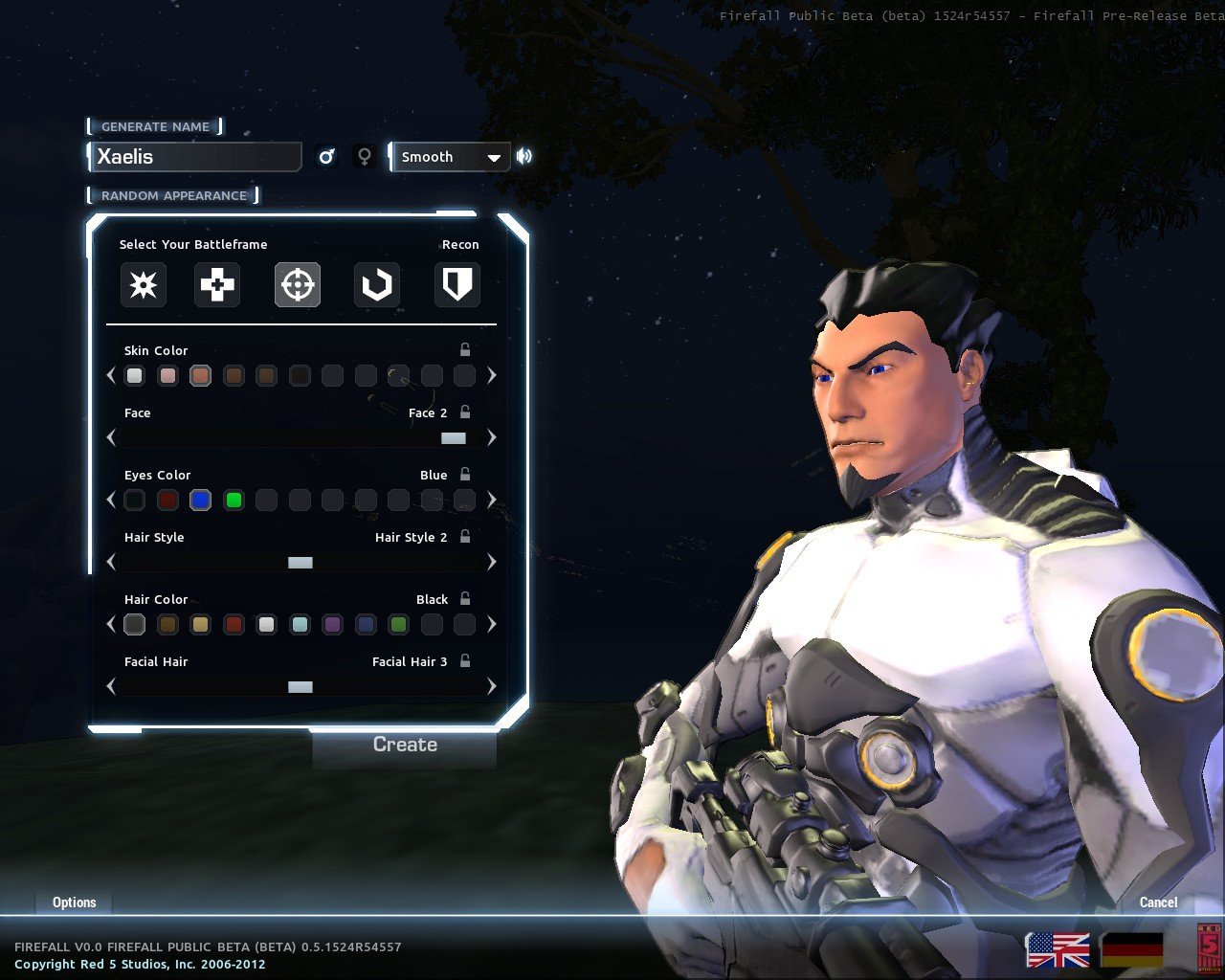Toggle the Skin Color lock icon
The image size is (1225, 980).
(x=465, y=350)
